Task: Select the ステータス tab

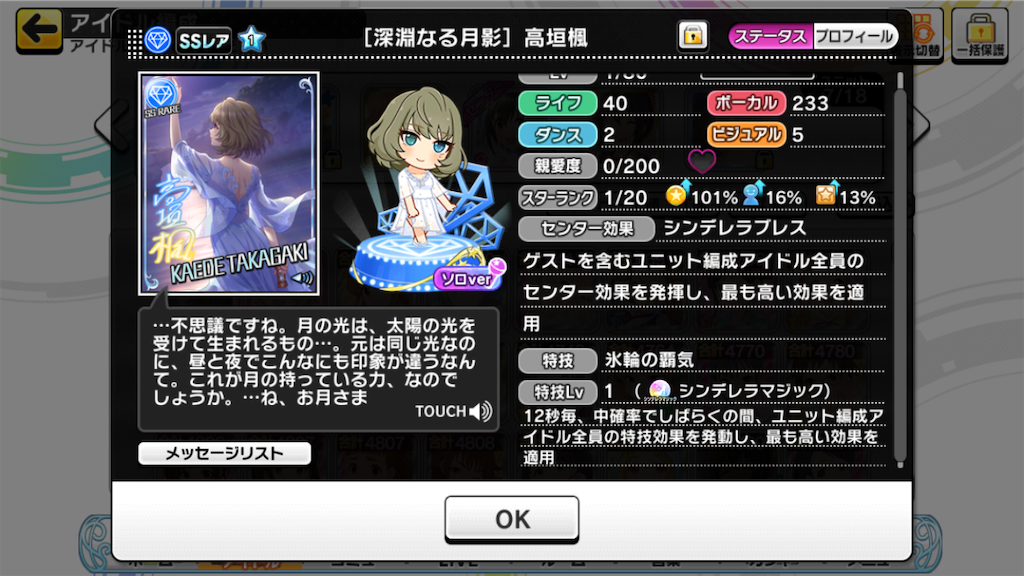Action: [x=771, y=37]
